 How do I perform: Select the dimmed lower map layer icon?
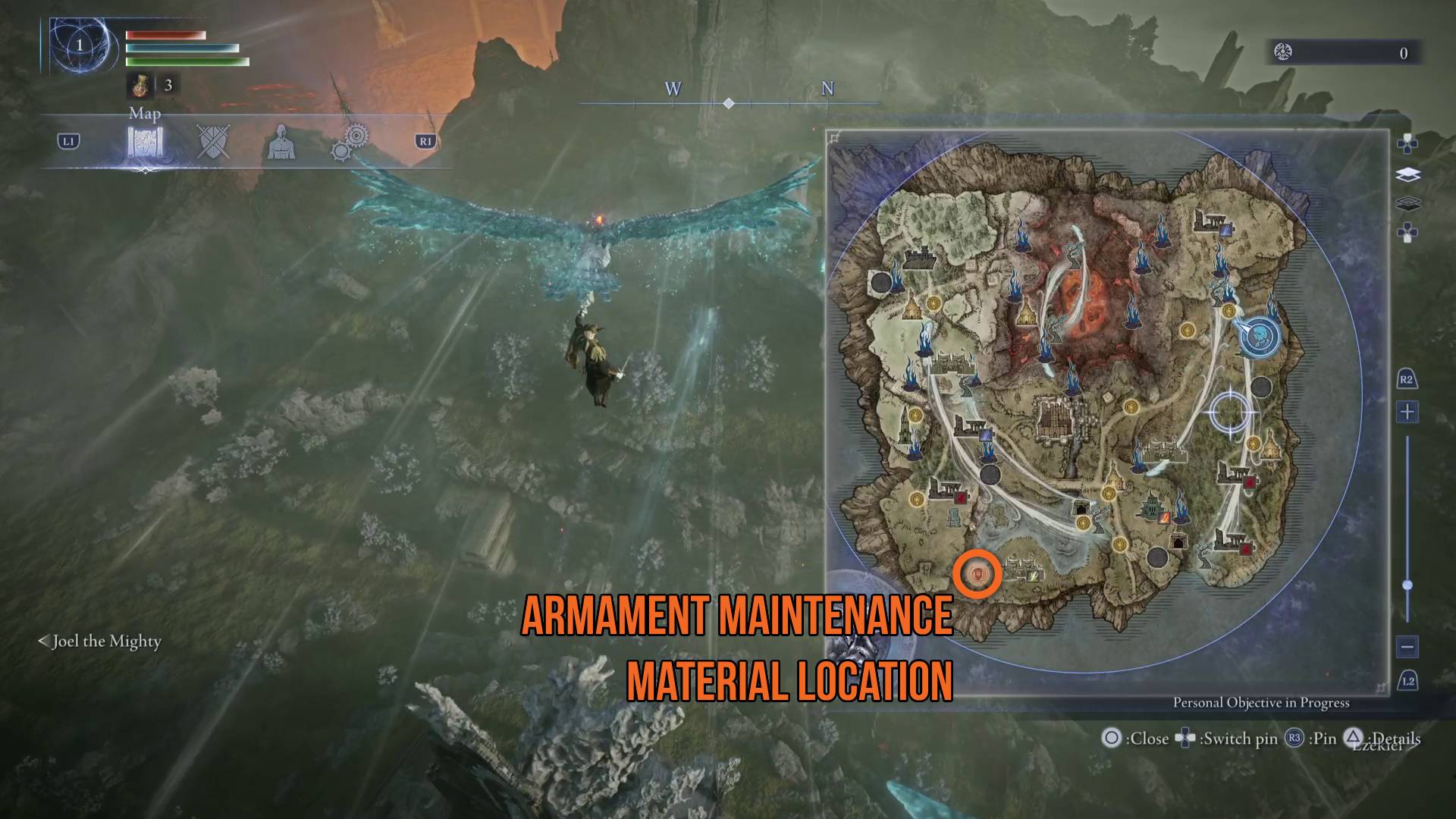(1407, 203)
